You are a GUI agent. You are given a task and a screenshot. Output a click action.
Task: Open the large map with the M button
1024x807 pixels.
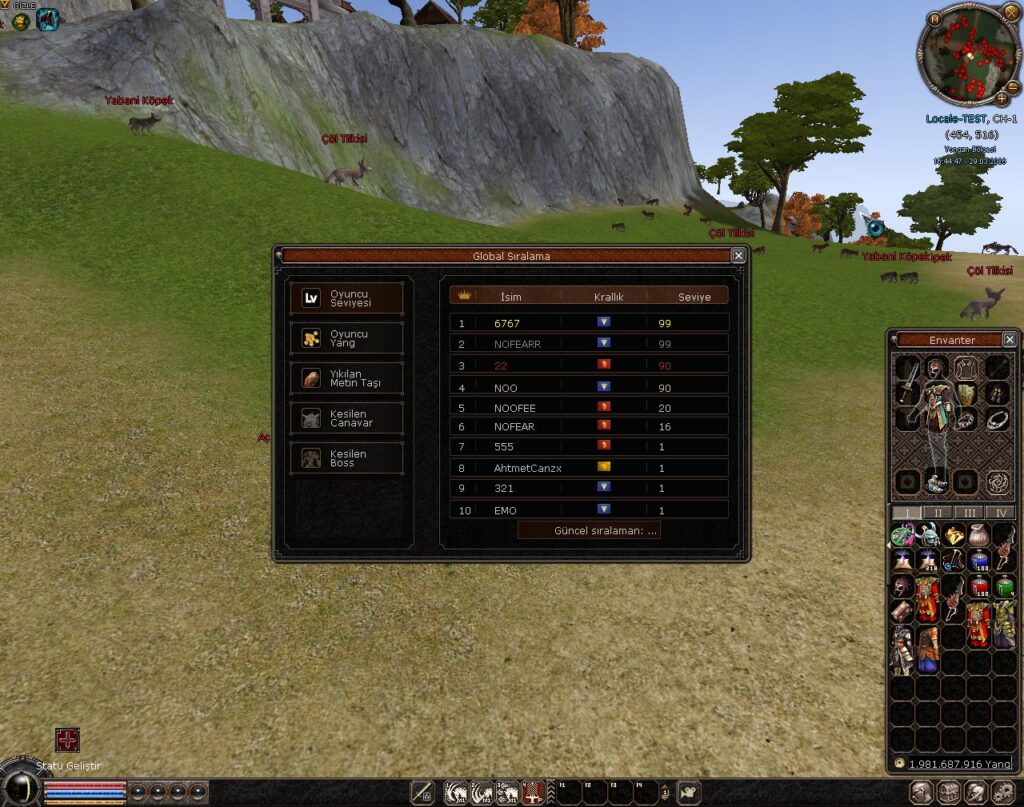933,17
